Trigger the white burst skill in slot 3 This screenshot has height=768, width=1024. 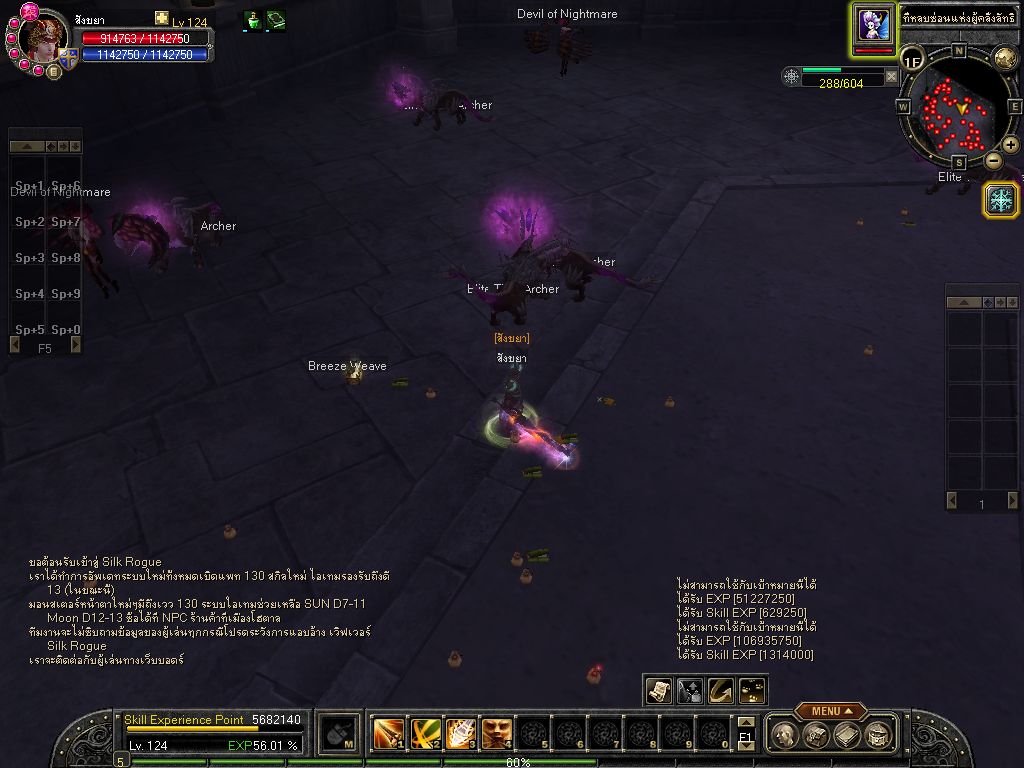click(x=461, y=734)
